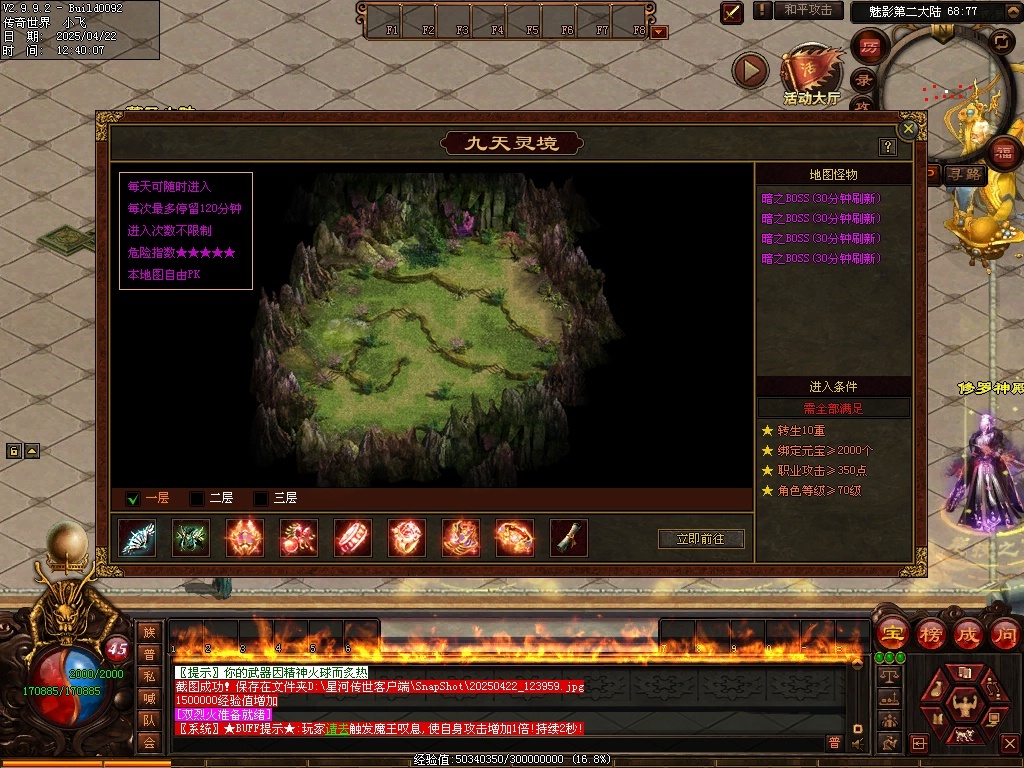Viewport: 1024px width, 768px height.
Task: Open the 历 calendar button
Action: pos(869,46)
